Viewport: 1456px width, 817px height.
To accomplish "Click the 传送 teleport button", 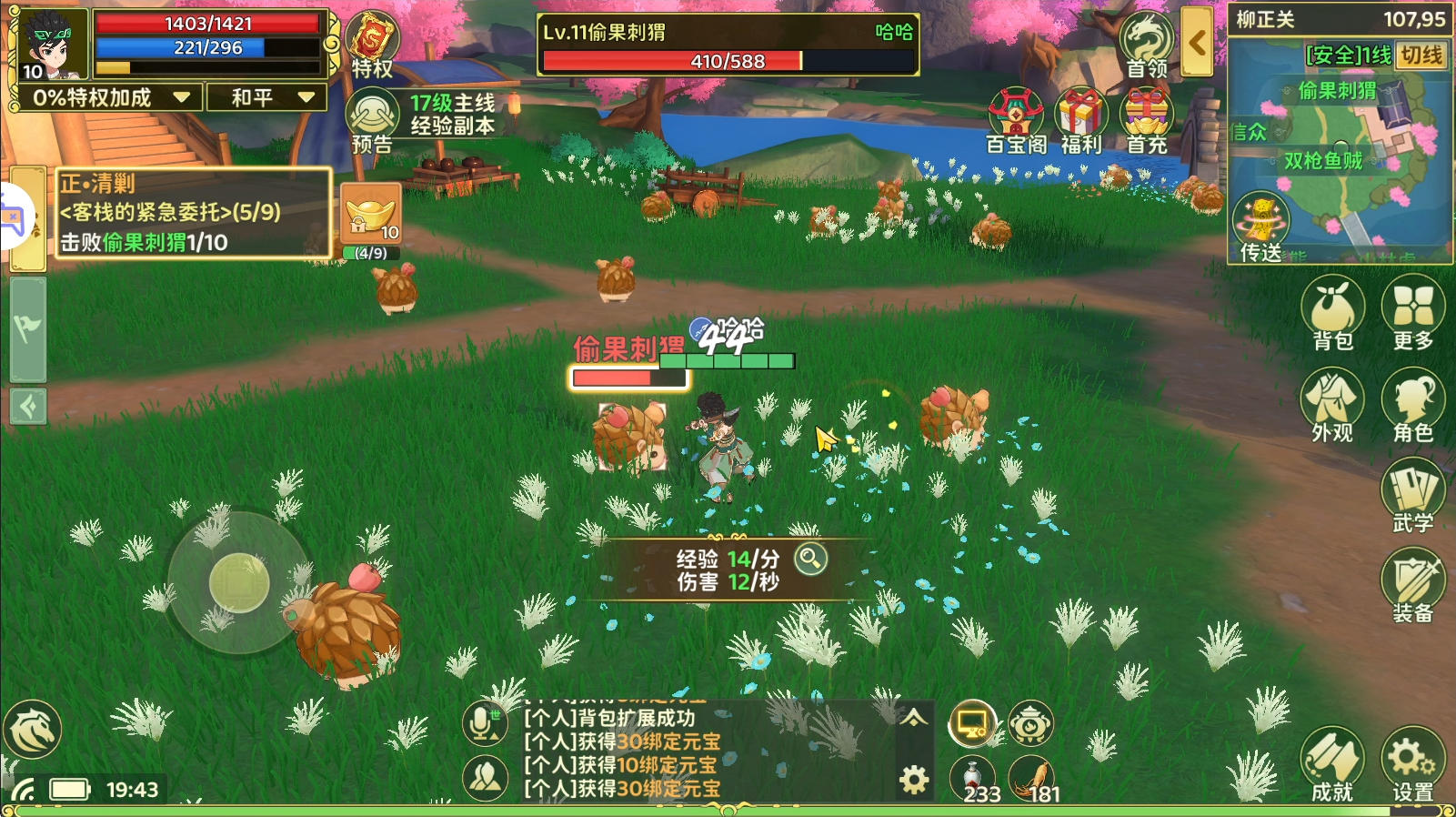I will point(1261,227).
